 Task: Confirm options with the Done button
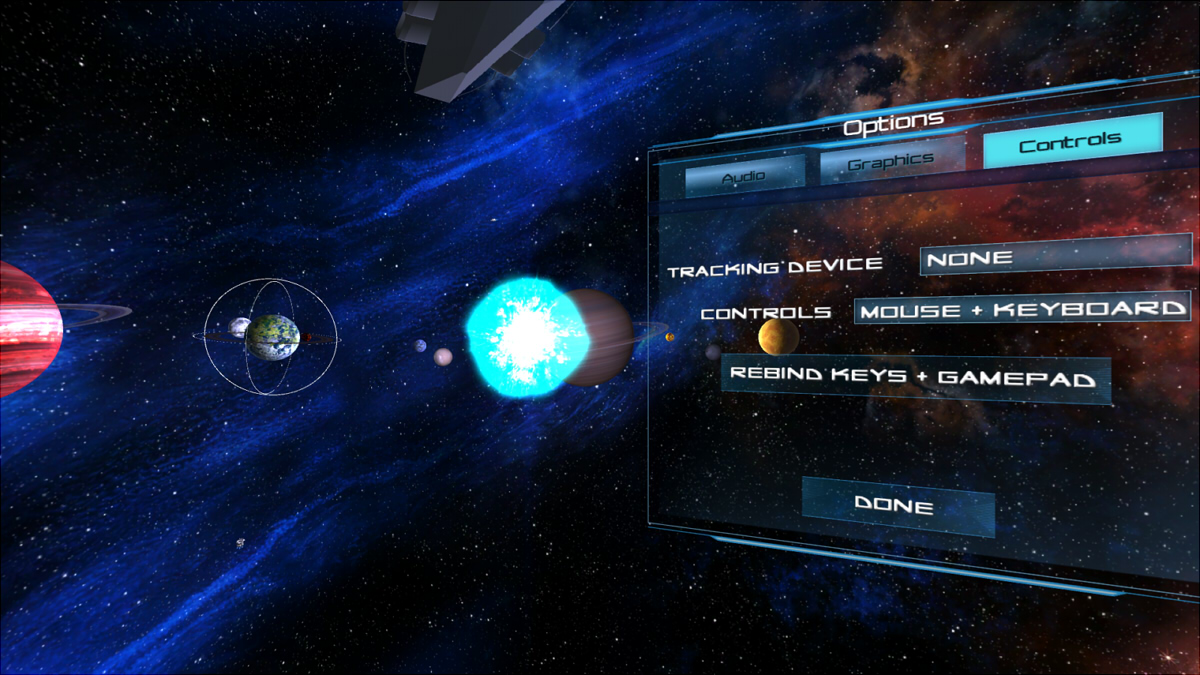point(897,506)
